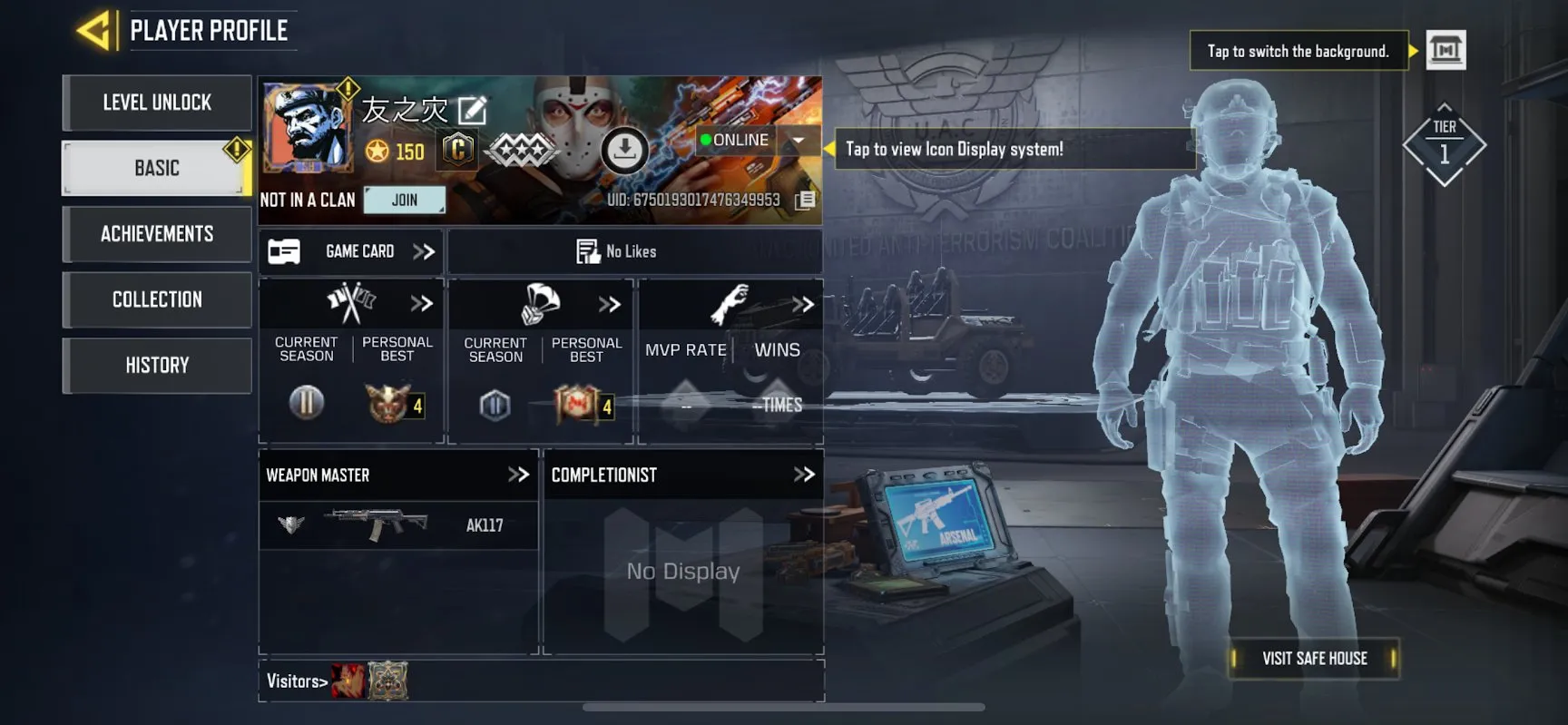
Task: Switch to the Achievements tab
Action: (156, 234)
